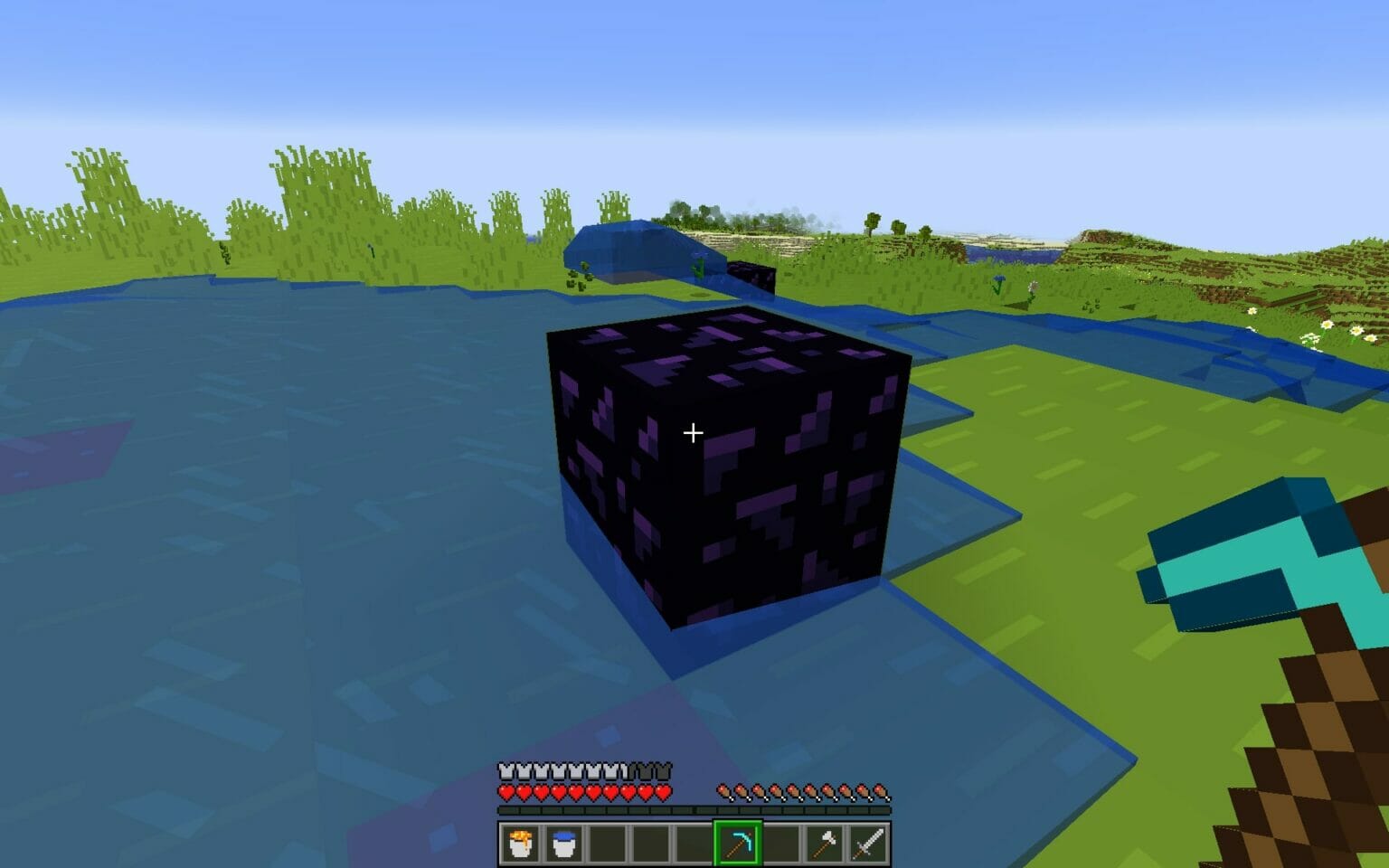The image size is (1389, 868).
Task: Click the darkened armor slot at bar's end
Action: click(x=663, y=770)
